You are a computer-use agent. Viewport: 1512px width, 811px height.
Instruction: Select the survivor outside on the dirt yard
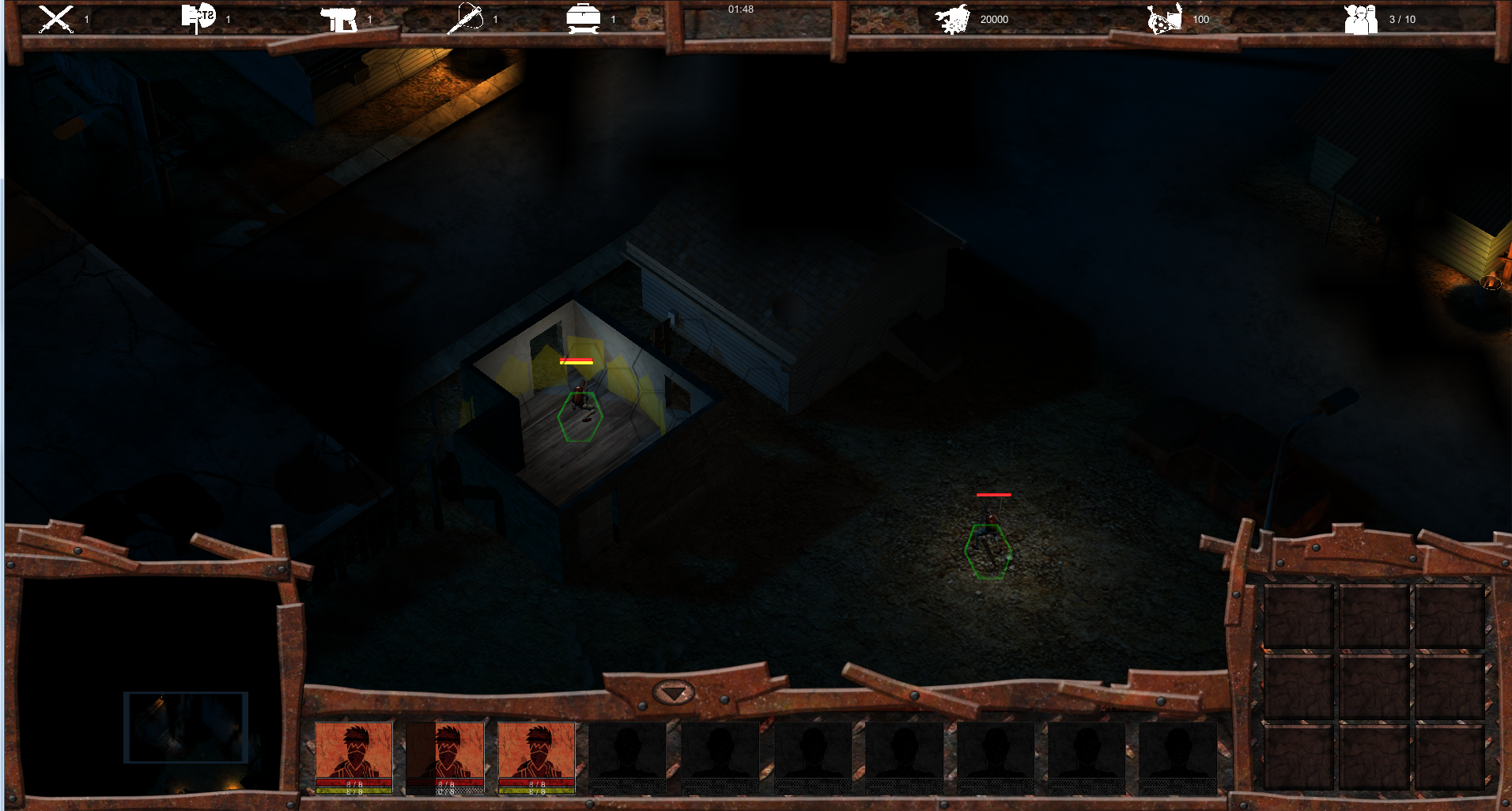tap(988, 535)
